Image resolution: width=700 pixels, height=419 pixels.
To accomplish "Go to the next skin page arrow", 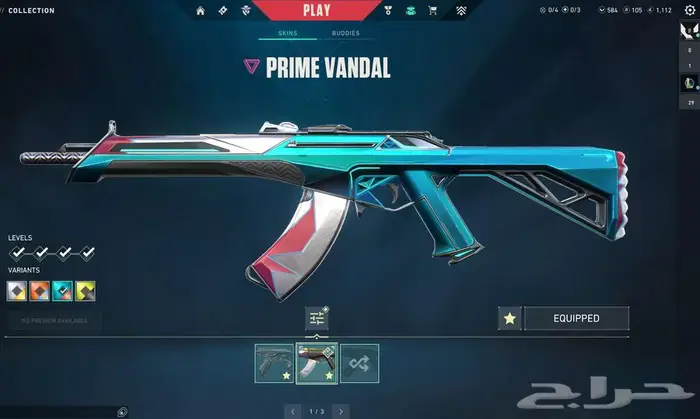I will pyautogui.click(x=341, y=411).
